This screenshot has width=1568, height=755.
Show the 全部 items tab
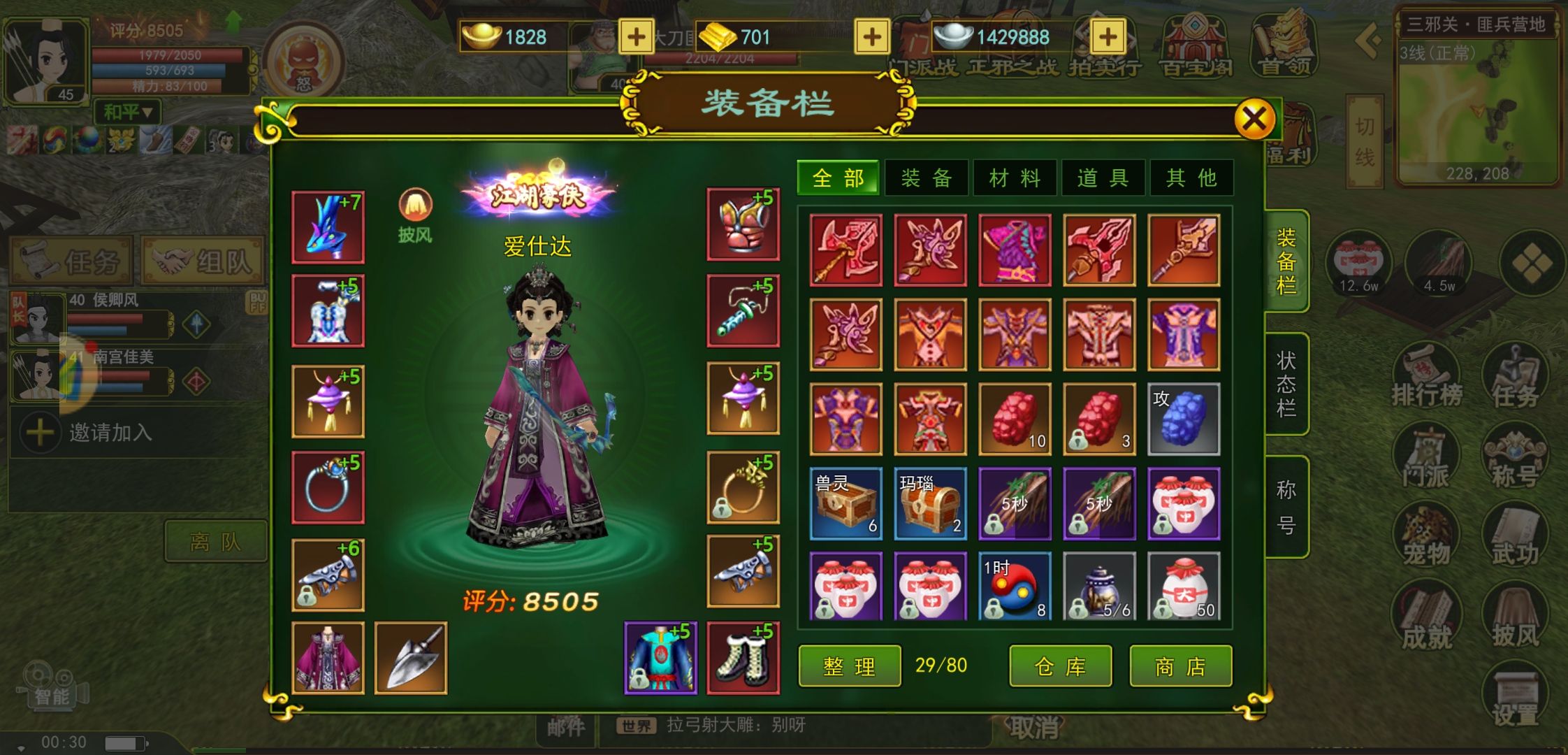pyautogui.click(x=839, y=178)
